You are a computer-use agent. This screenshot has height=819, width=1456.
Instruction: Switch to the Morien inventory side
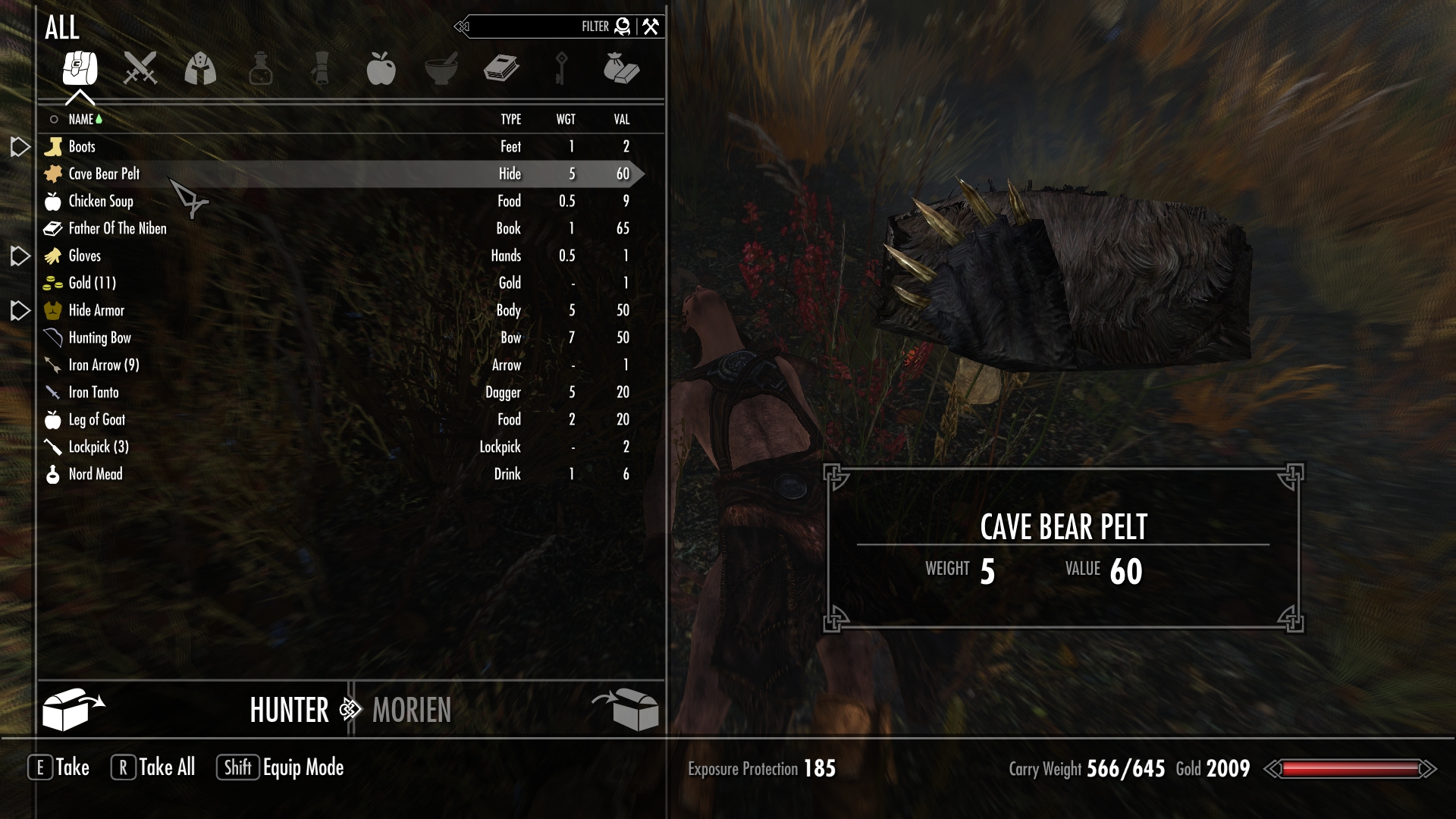[412, 711]
